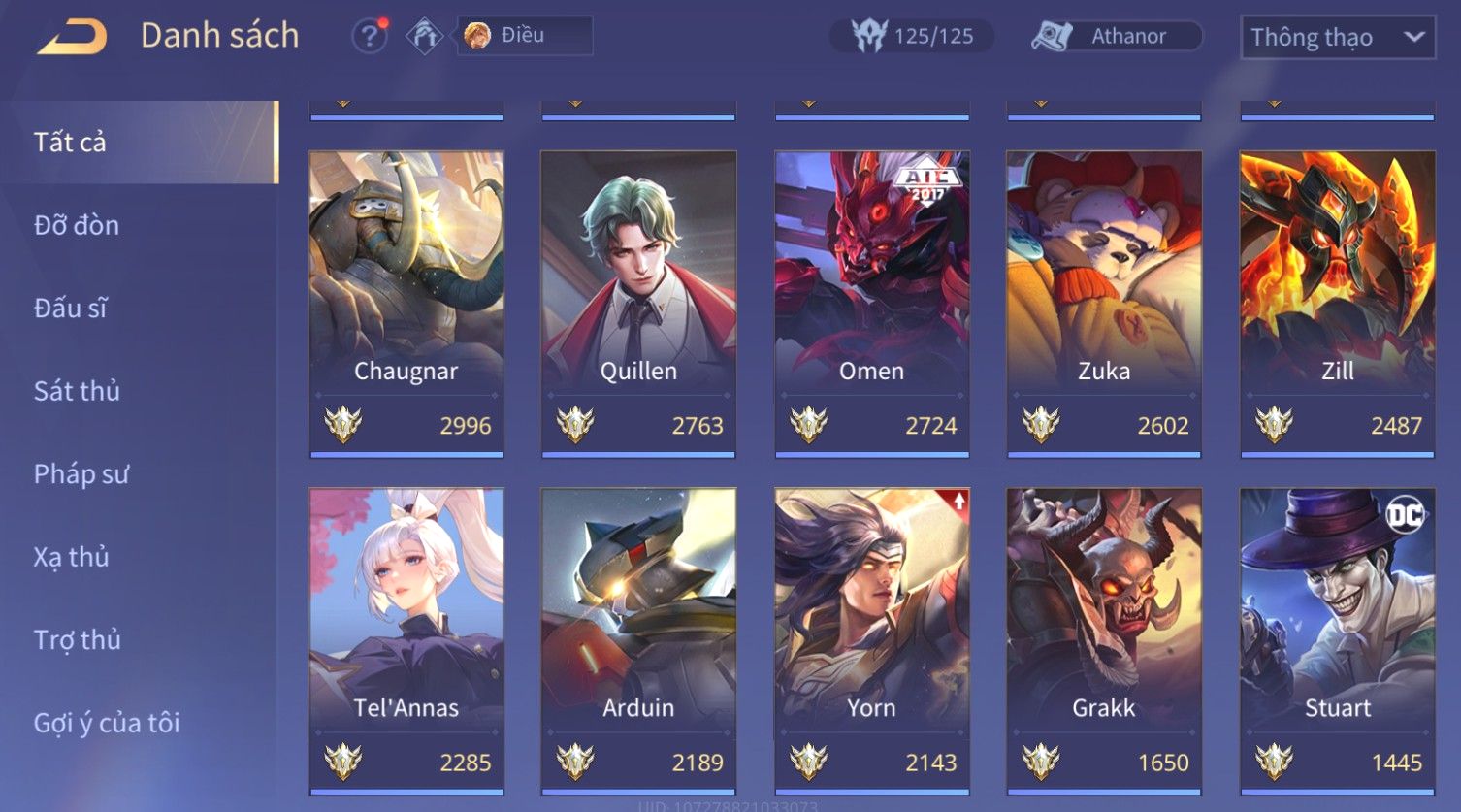Switch to the Pháp sư tab

point(81,474)
